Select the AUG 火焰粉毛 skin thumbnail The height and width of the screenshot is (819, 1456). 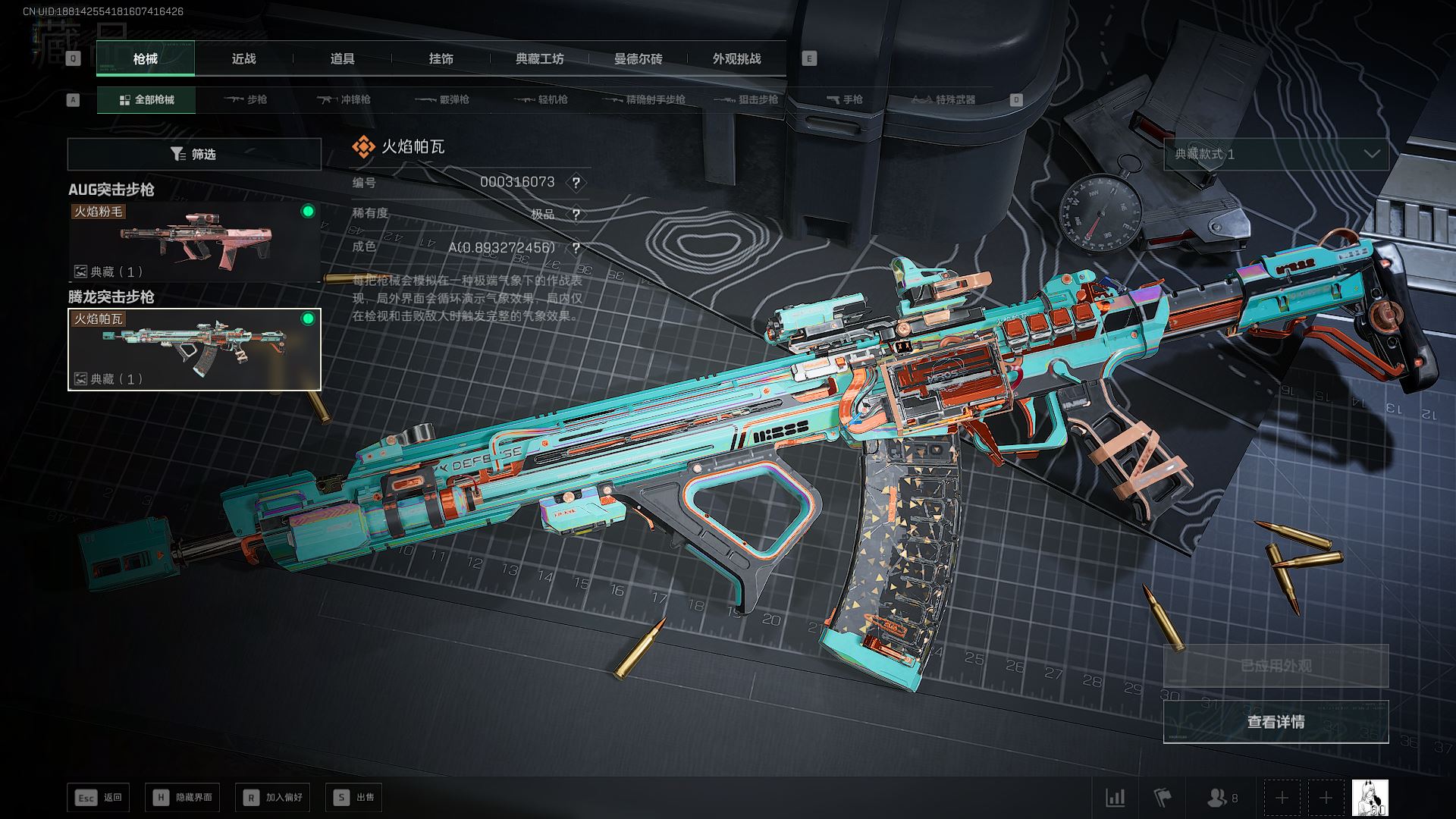click(194, 242)
